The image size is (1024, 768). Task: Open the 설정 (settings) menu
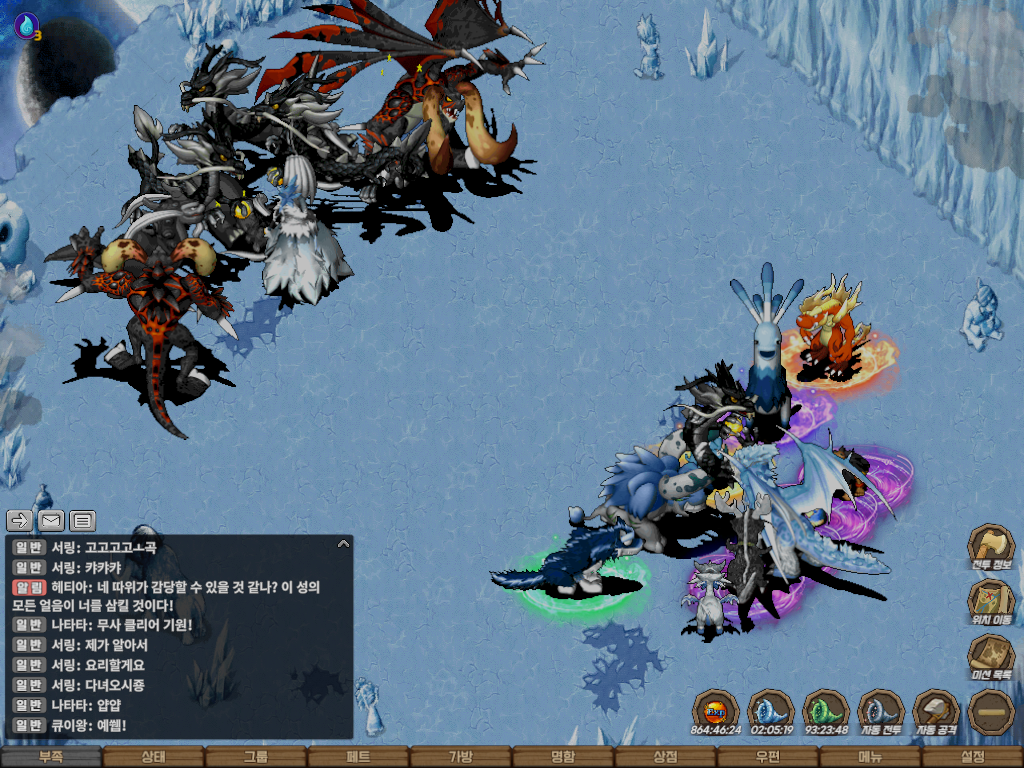coord(972,757)
